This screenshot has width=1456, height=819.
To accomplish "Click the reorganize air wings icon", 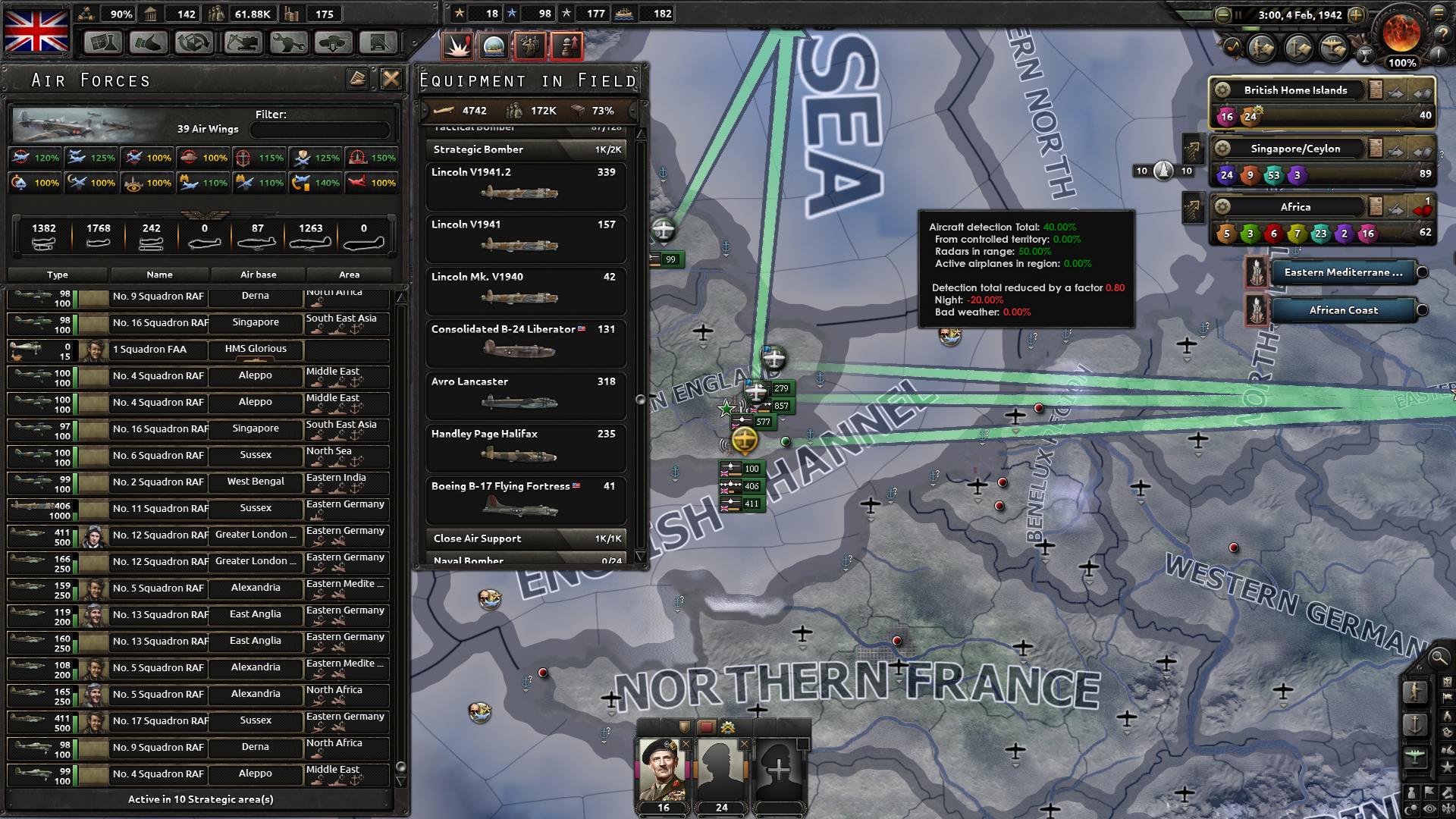I will click(356, 77).
